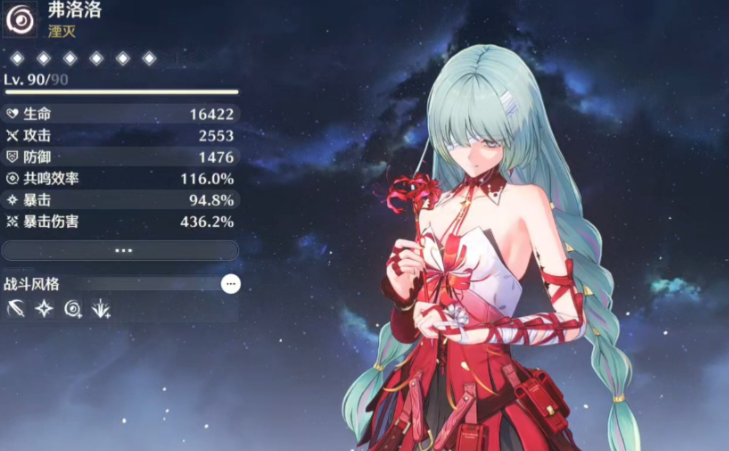Select the burst spikes combat style icon
Viewport: 729px width, 451px height.
coord(100,310)
